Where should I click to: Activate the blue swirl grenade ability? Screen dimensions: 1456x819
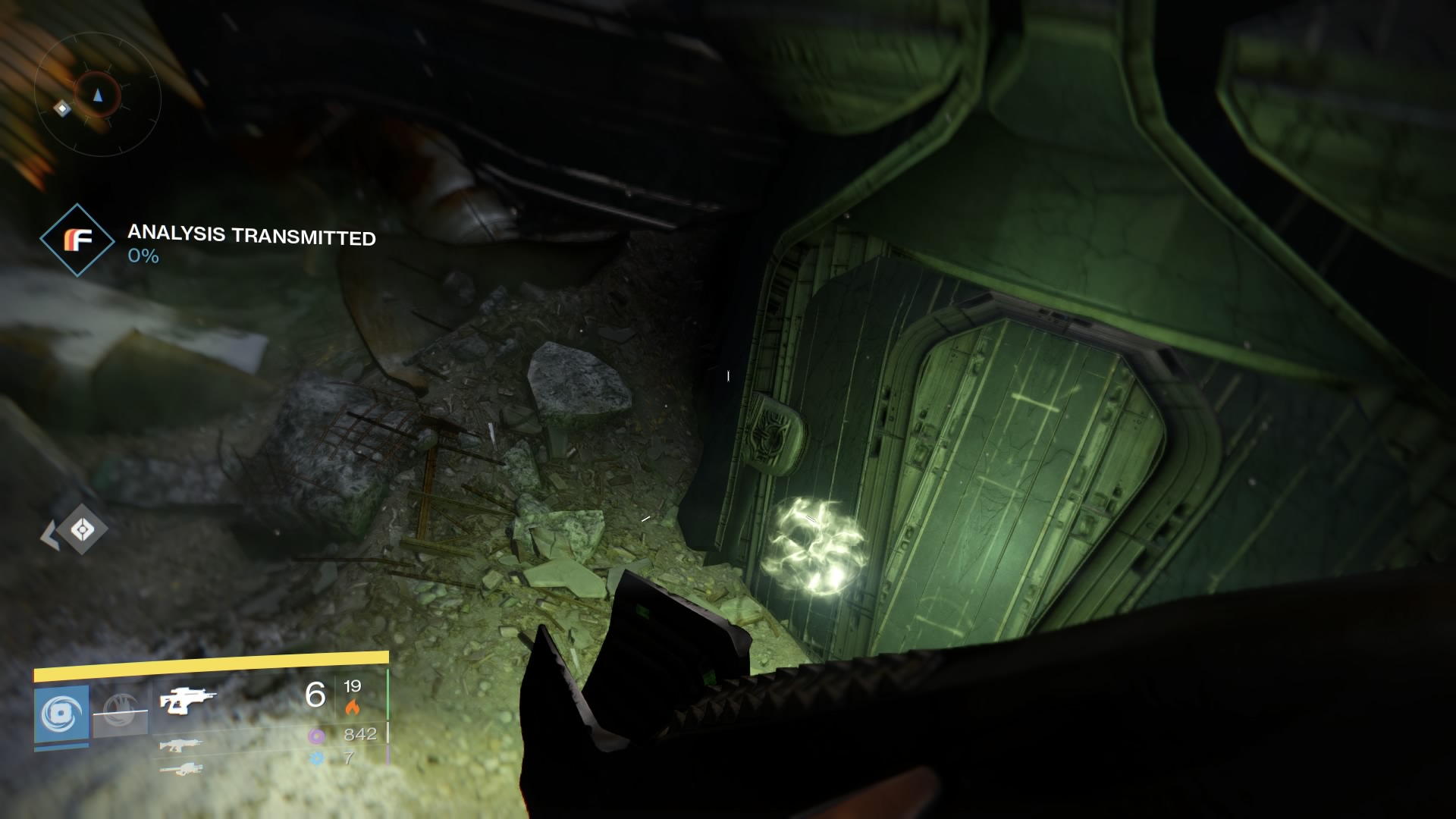[61, 714]
